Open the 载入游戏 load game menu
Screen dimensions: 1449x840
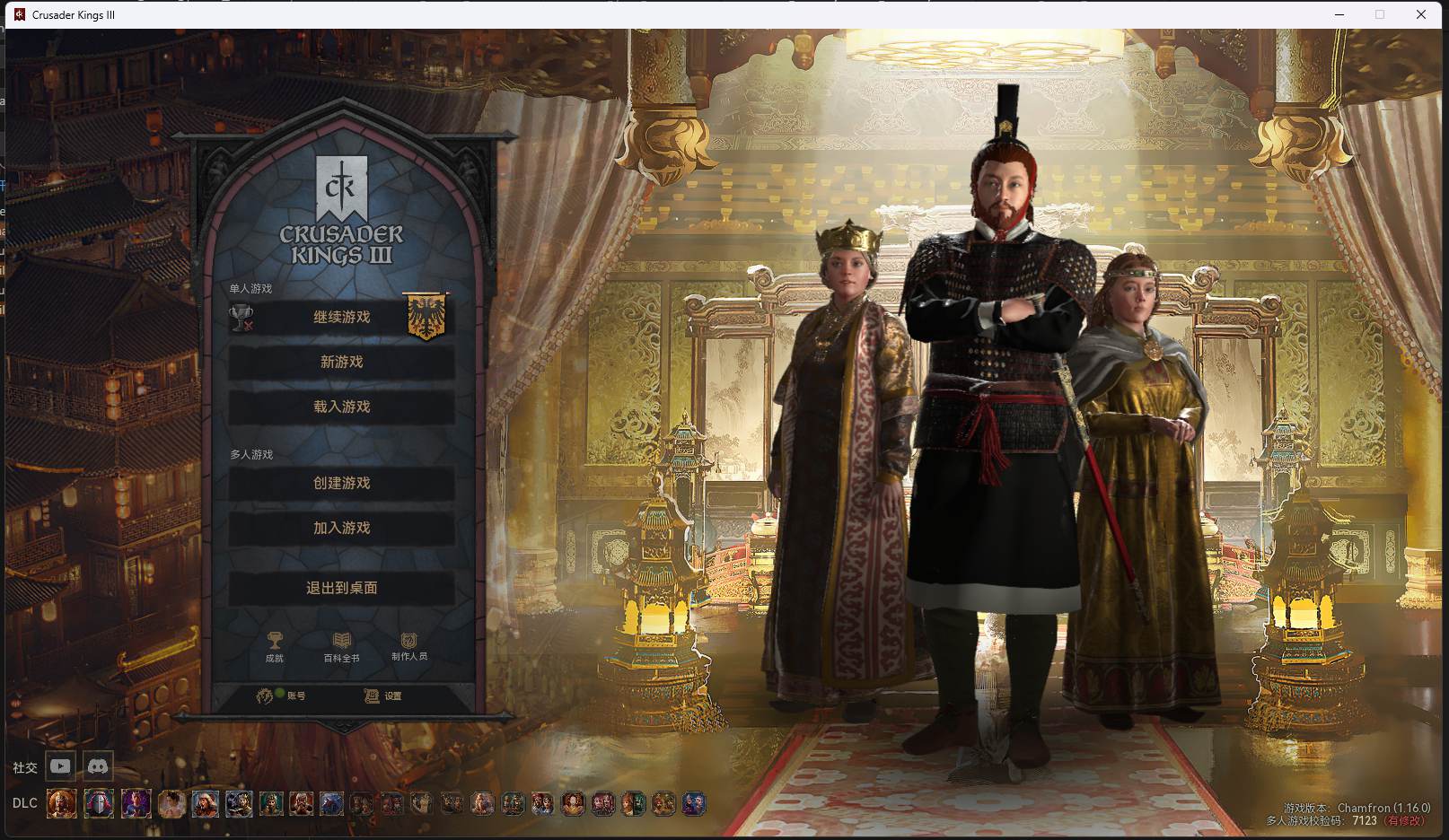pos(341,407)
